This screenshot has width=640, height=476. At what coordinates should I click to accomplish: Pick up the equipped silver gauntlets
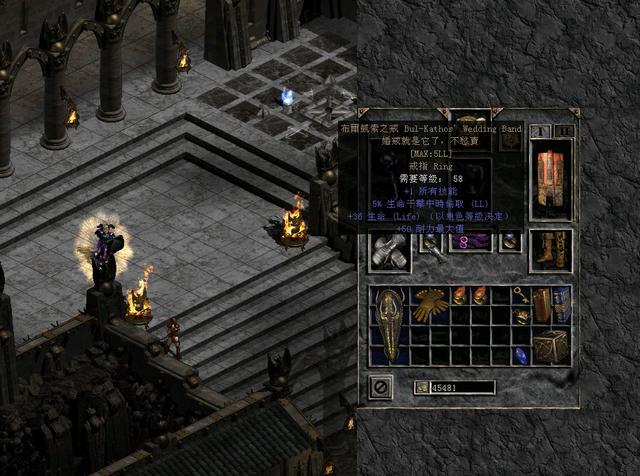click(390, 250)
